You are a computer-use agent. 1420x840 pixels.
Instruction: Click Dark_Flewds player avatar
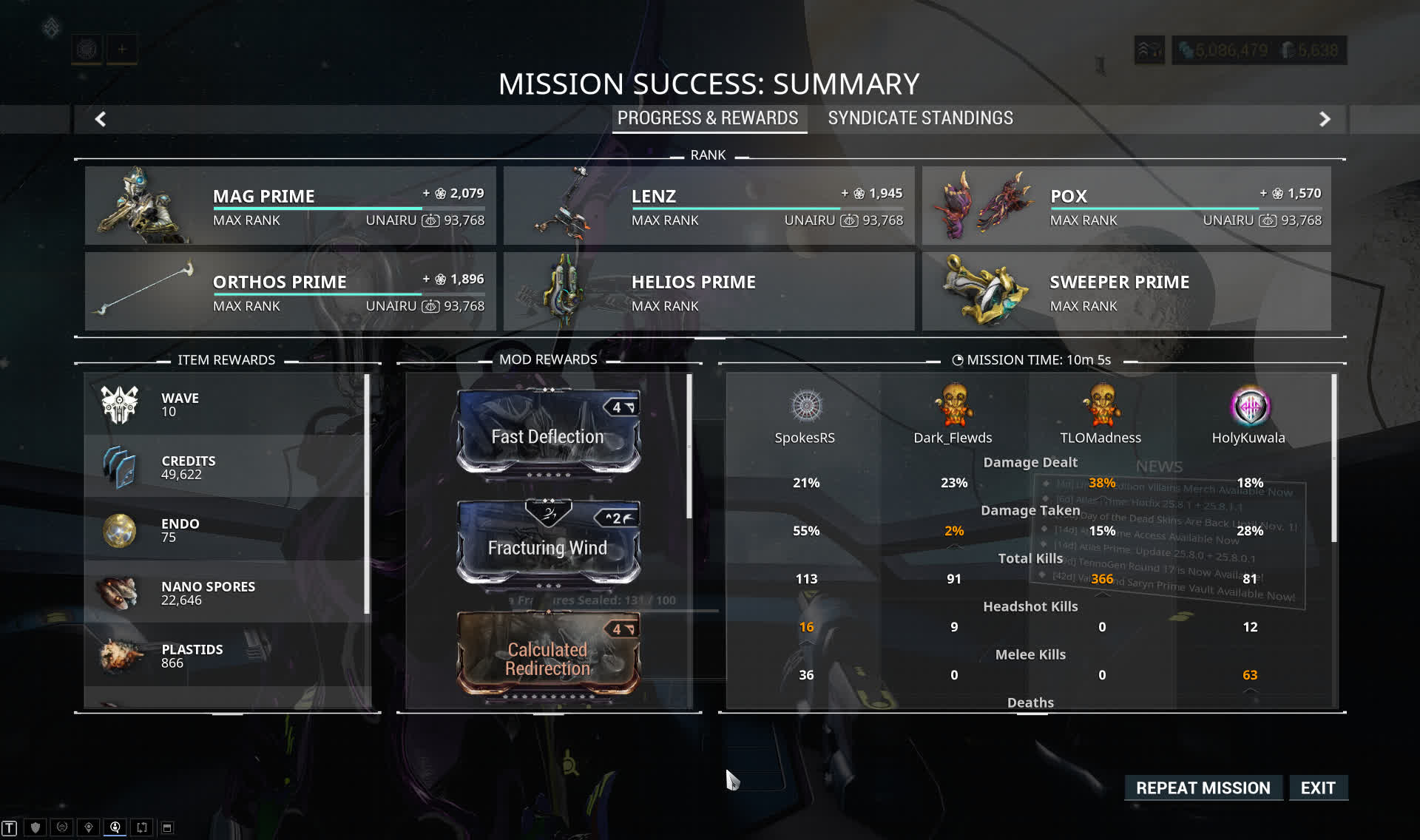pyautogui.click(x=954, y=405)
